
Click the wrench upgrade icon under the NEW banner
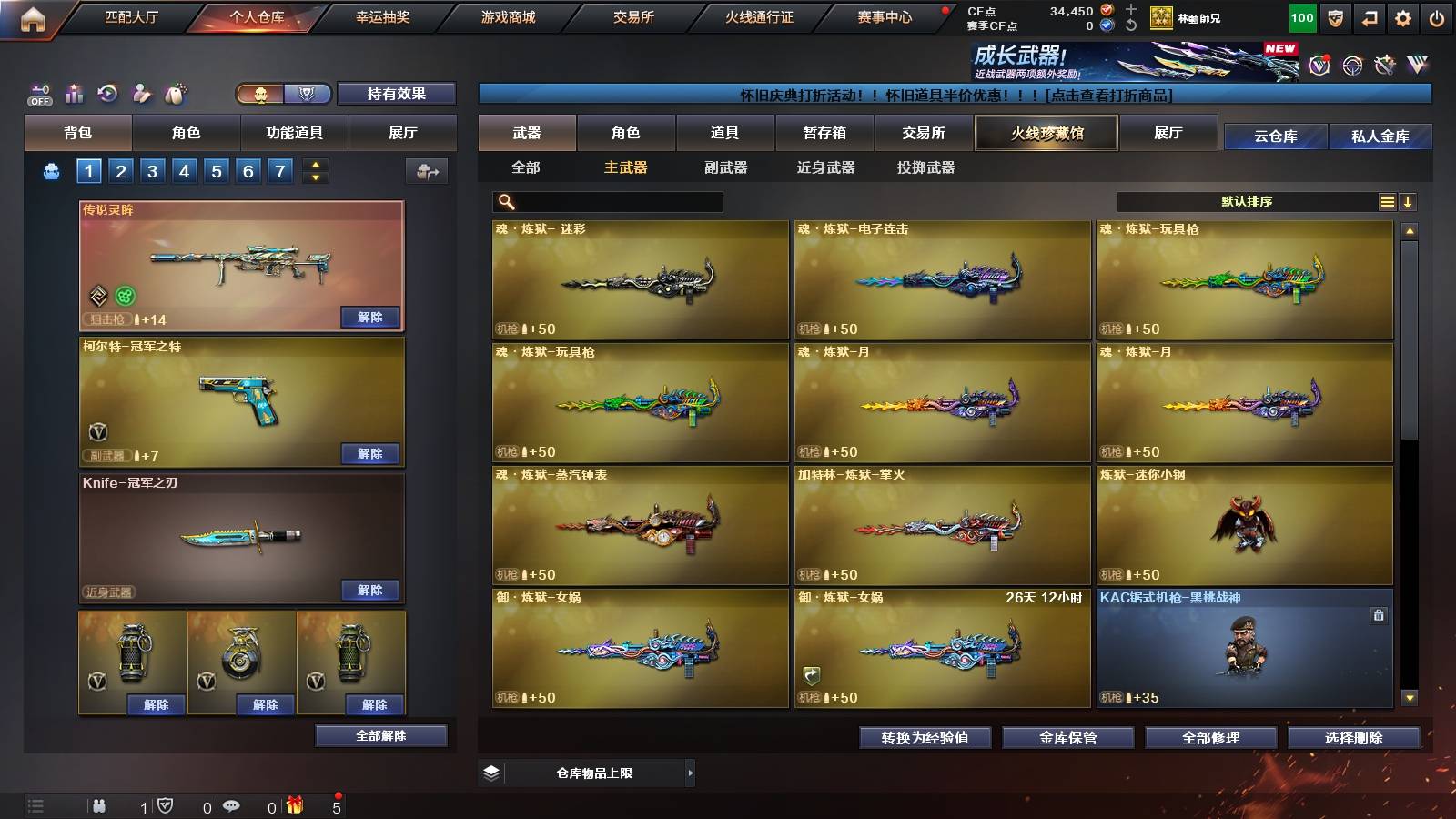[x=1383, y=64]
